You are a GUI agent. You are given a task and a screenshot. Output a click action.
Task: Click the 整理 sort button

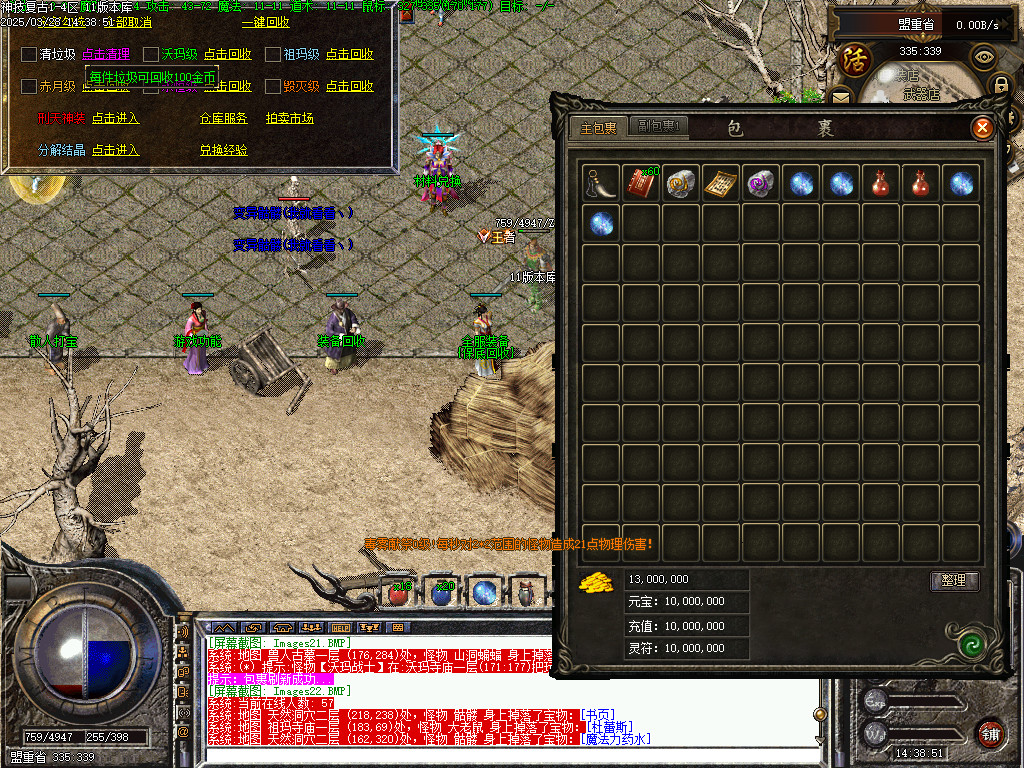(954, 580)
